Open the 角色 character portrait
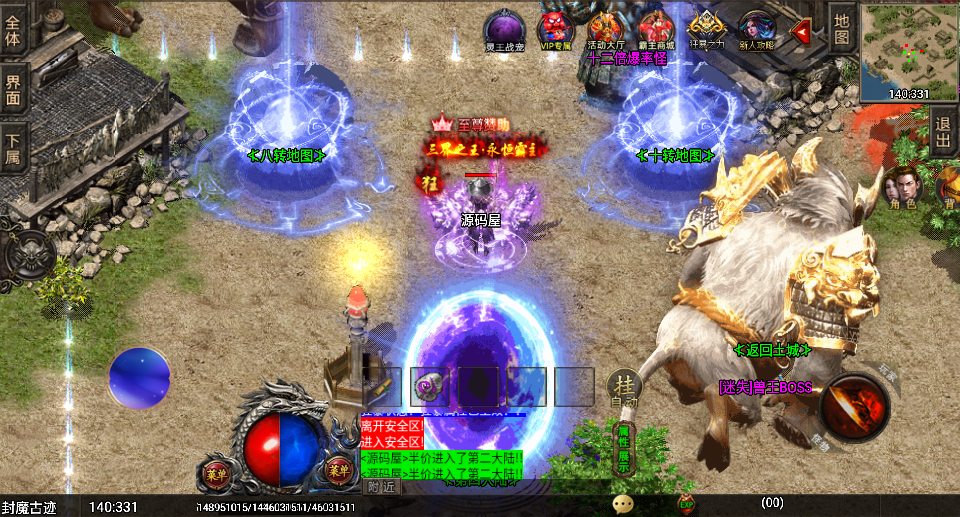 tap(901, 188)
